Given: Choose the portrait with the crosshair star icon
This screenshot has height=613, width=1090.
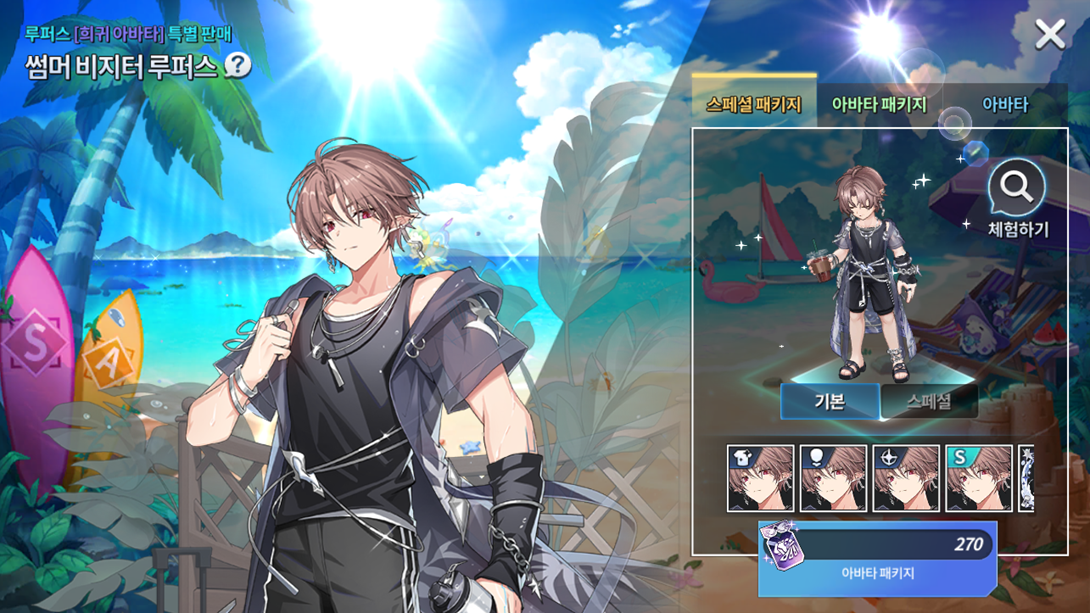Looking at the screenshot, I should pos(906,479).
